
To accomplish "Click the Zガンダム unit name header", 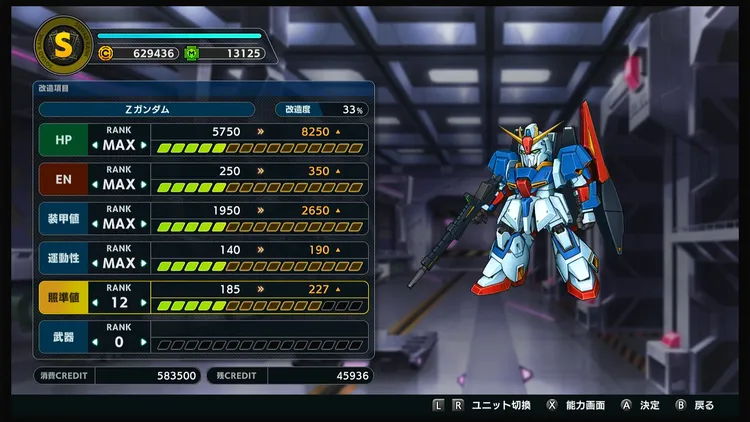I will tap(152, 109).
